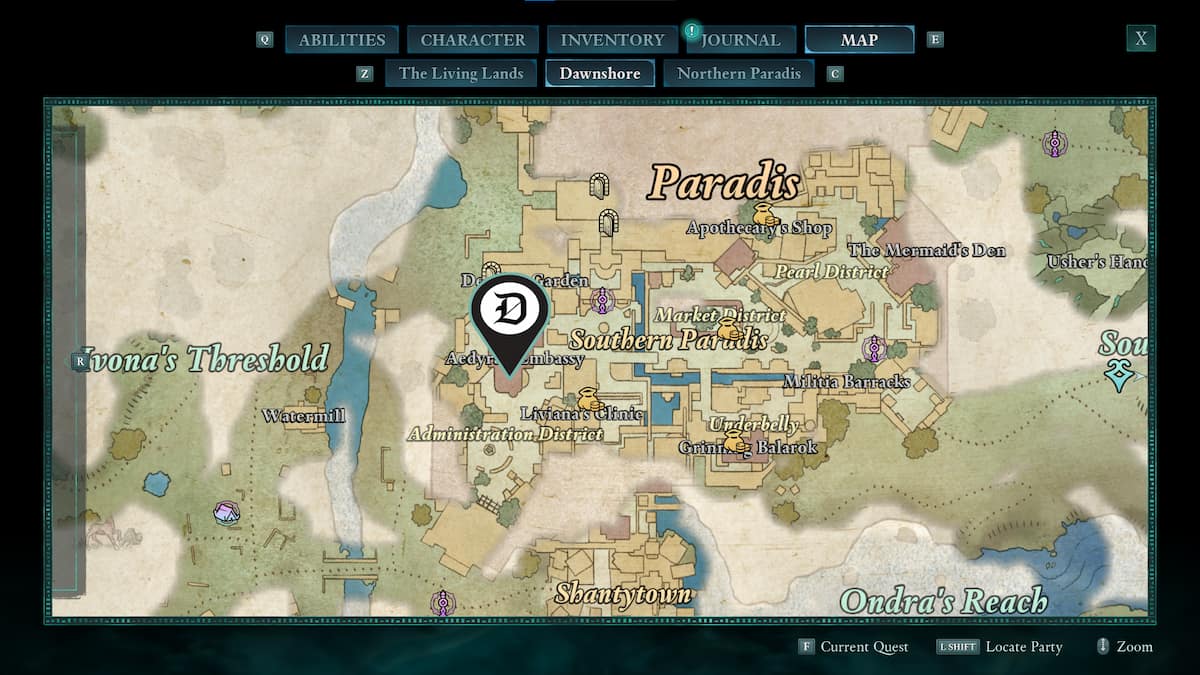The image size is (1200, 675).
Task: Click the purple beacon below Shantytown
Action: [x=442, y=603]
